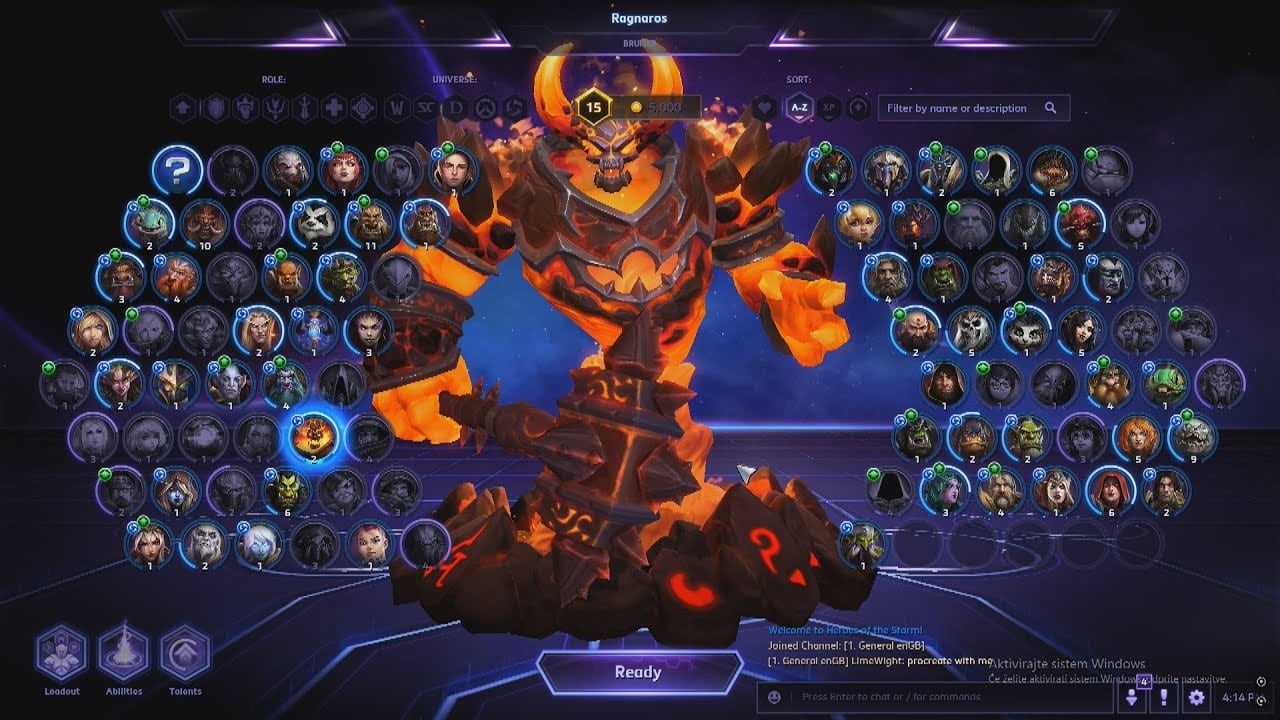1280x720 pixels.
Task: Open the chat emoji picker
Action: tap(773, 697)
